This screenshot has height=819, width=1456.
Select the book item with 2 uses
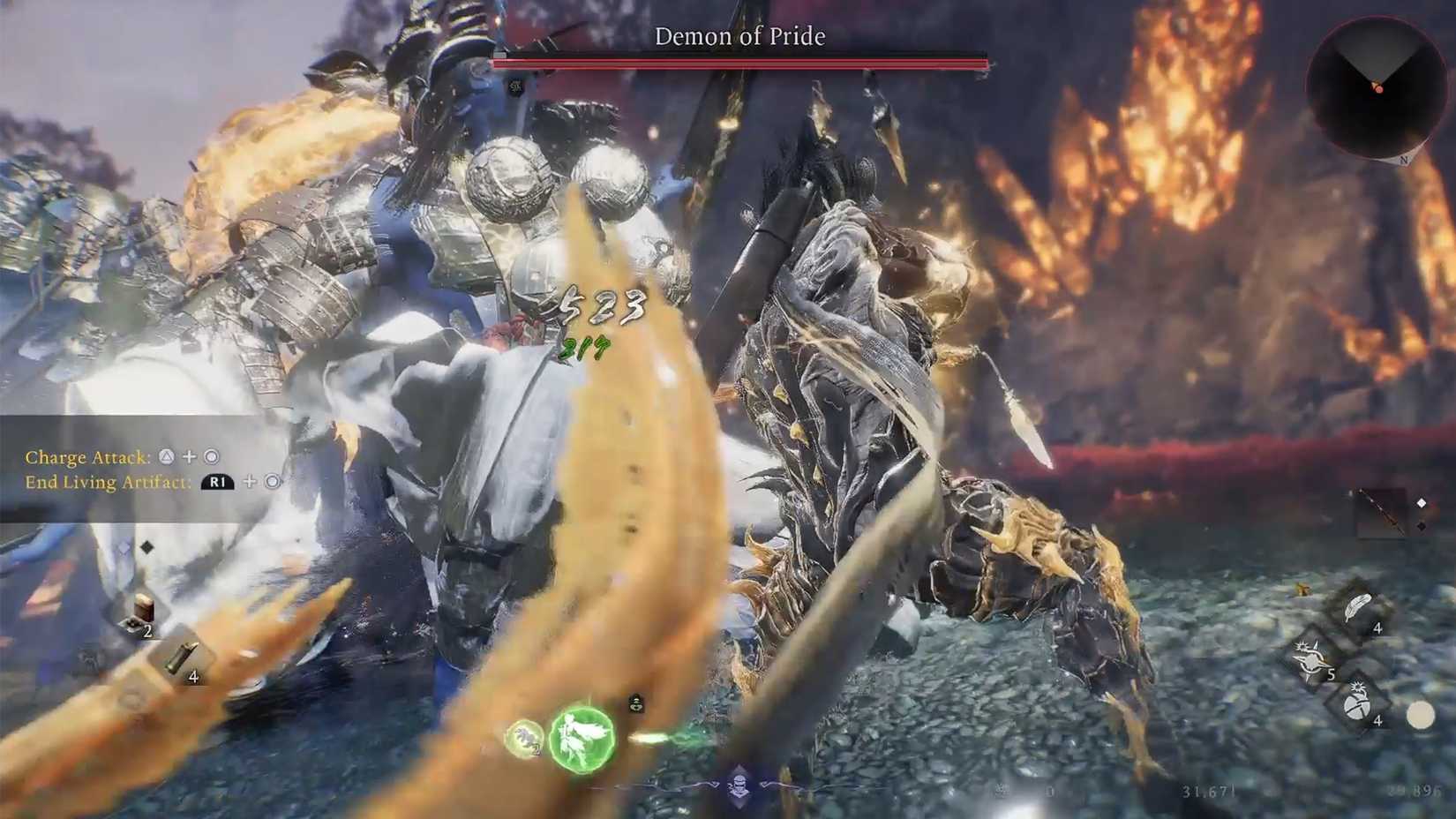point(144,608)
